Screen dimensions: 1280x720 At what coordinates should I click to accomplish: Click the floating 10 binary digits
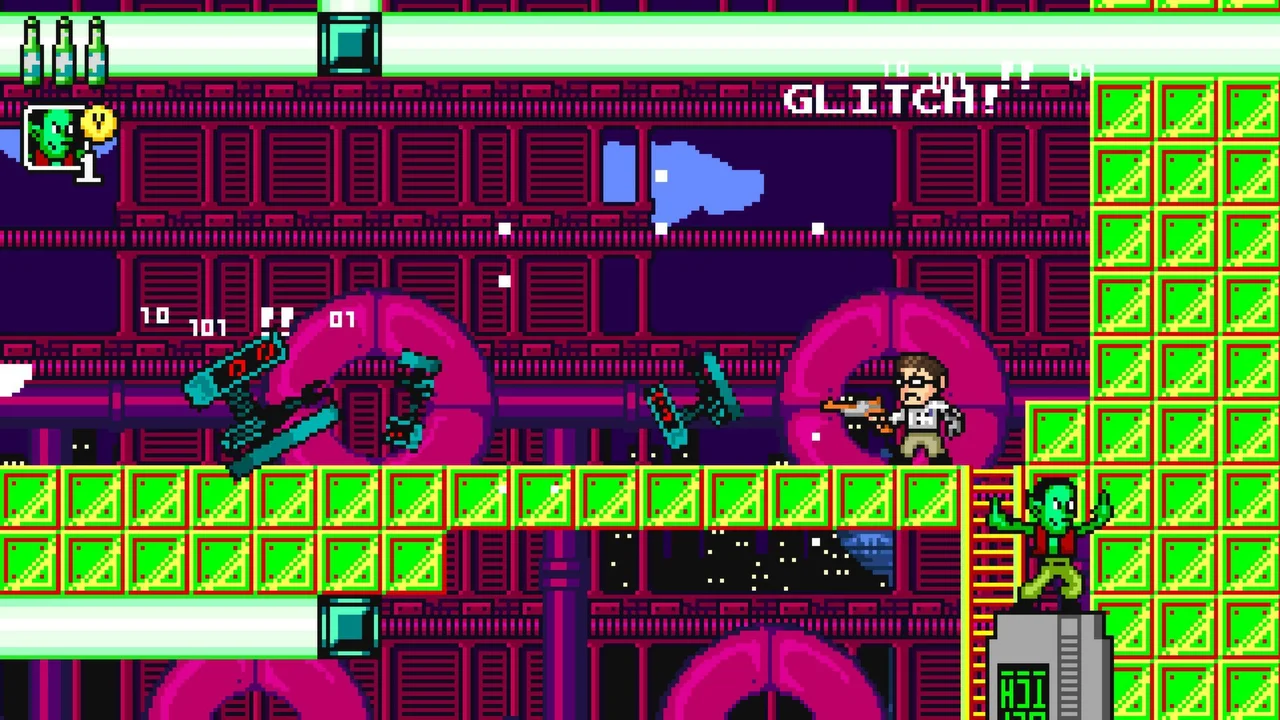(156, 316)
